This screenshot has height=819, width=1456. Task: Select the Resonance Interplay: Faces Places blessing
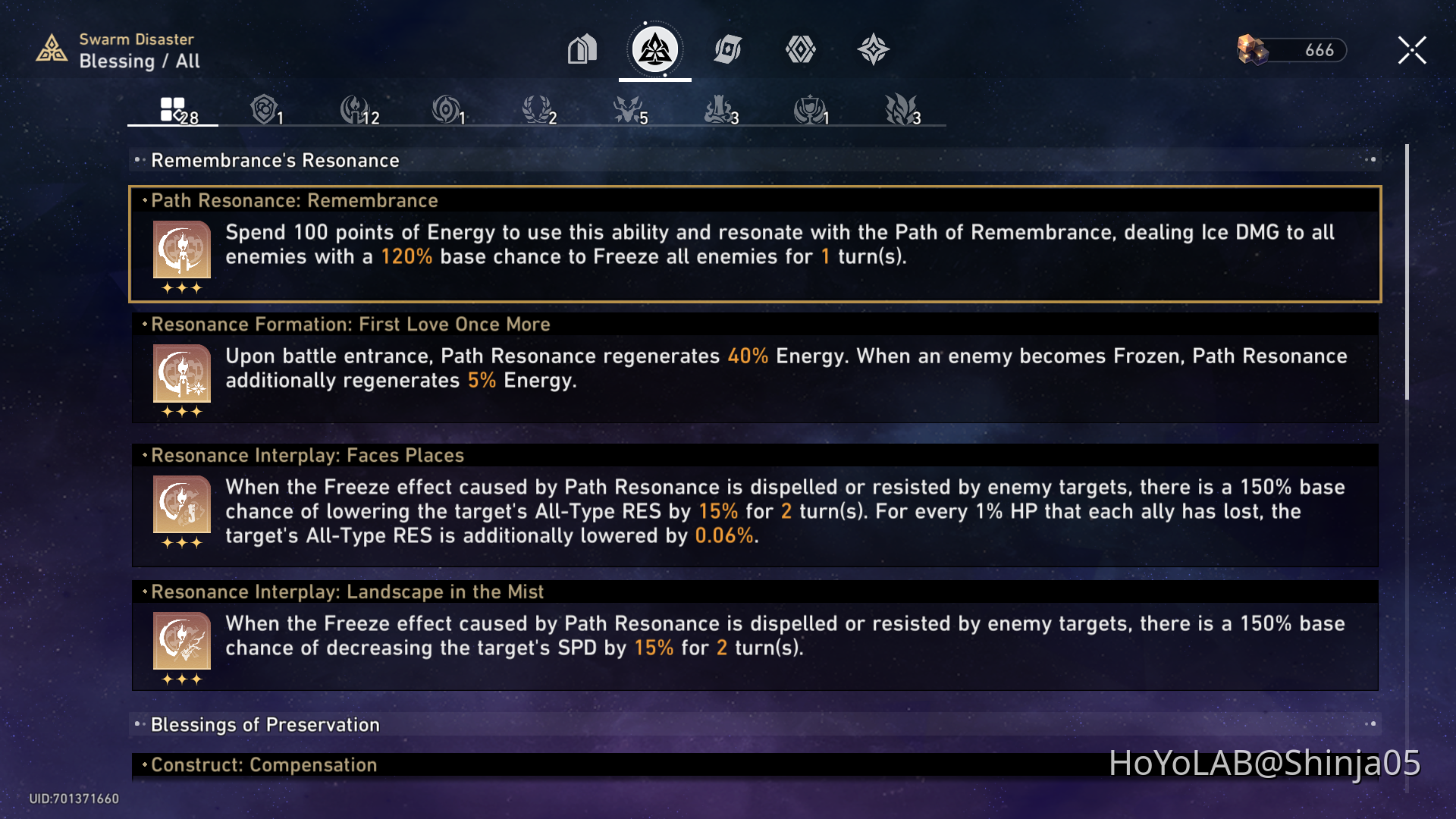coord(180,506)
